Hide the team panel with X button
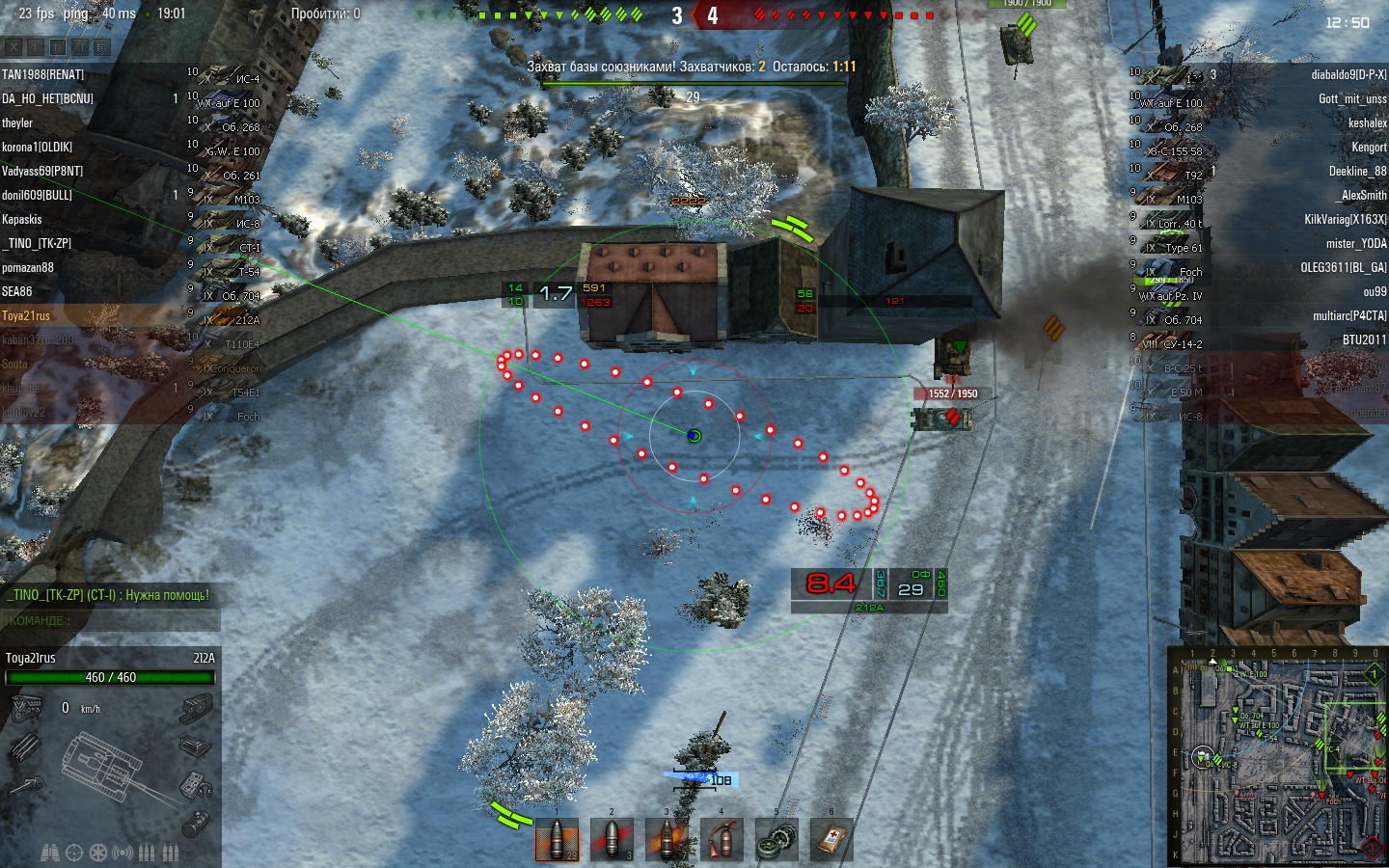1389x868 pixels. pyautogui.click(x=13, y=46)
